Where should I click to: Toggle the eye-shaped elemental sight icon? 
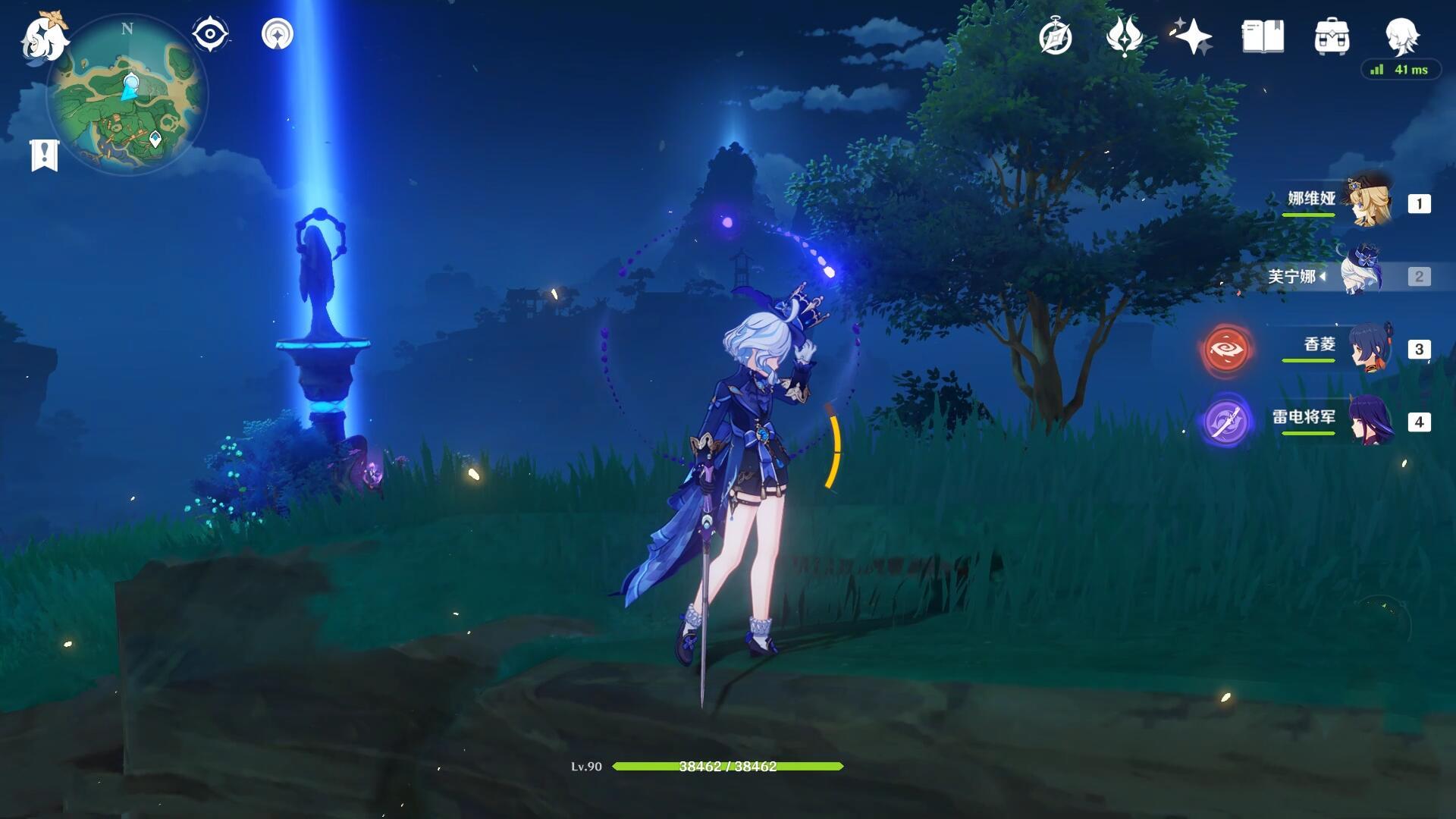click(210, 34)
